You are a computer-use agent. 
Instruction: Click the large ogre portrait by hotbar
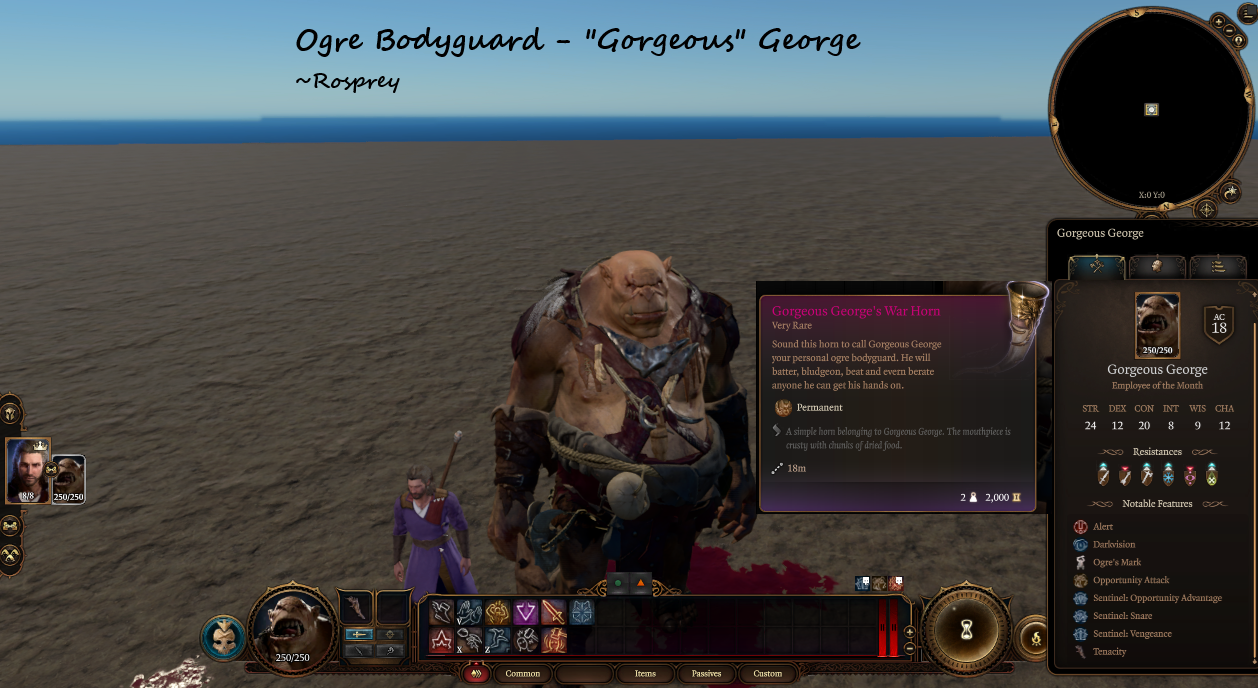(x=293, y=630)
